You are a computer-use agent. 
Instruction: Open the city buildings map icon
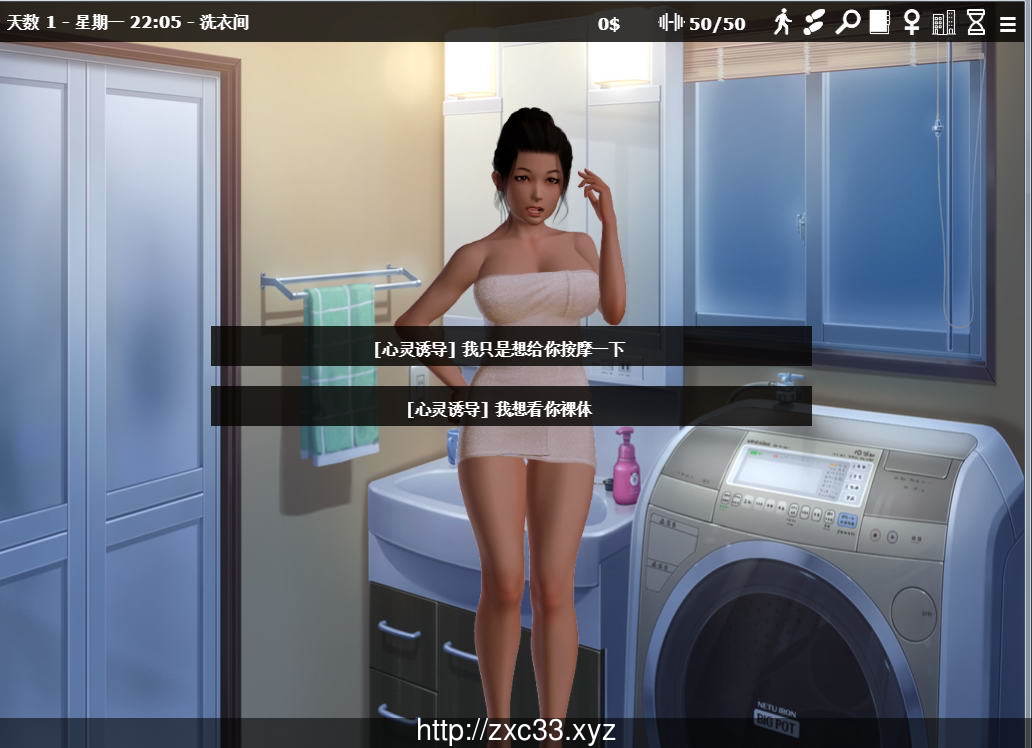[x=944, y=22]
